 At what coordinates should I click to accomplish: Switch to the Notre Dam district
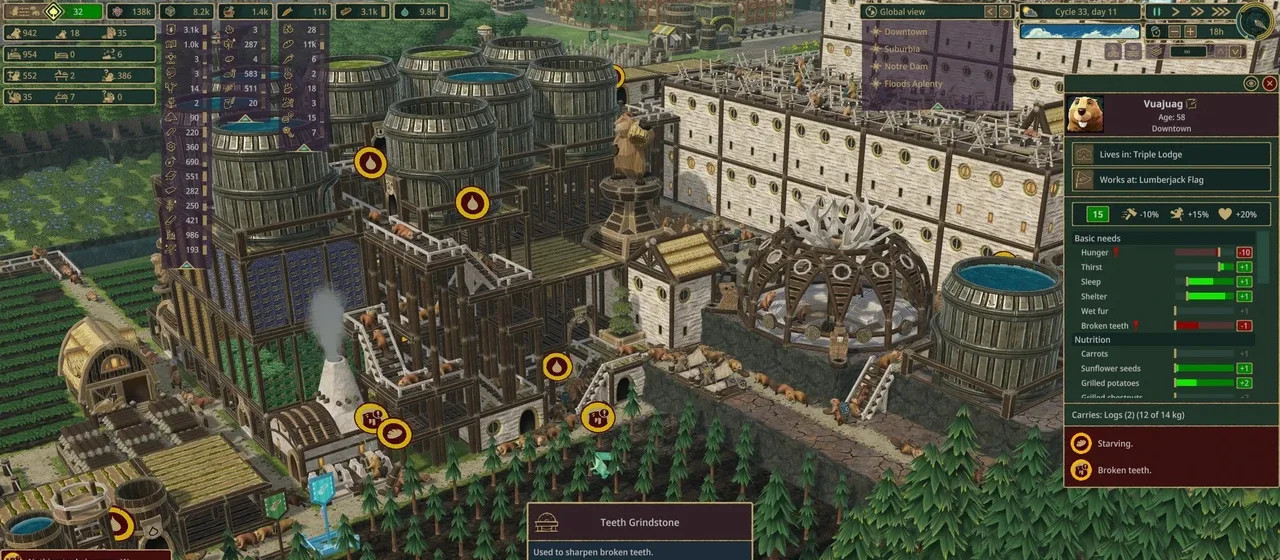pyautogui.click(x=906, y=66)
